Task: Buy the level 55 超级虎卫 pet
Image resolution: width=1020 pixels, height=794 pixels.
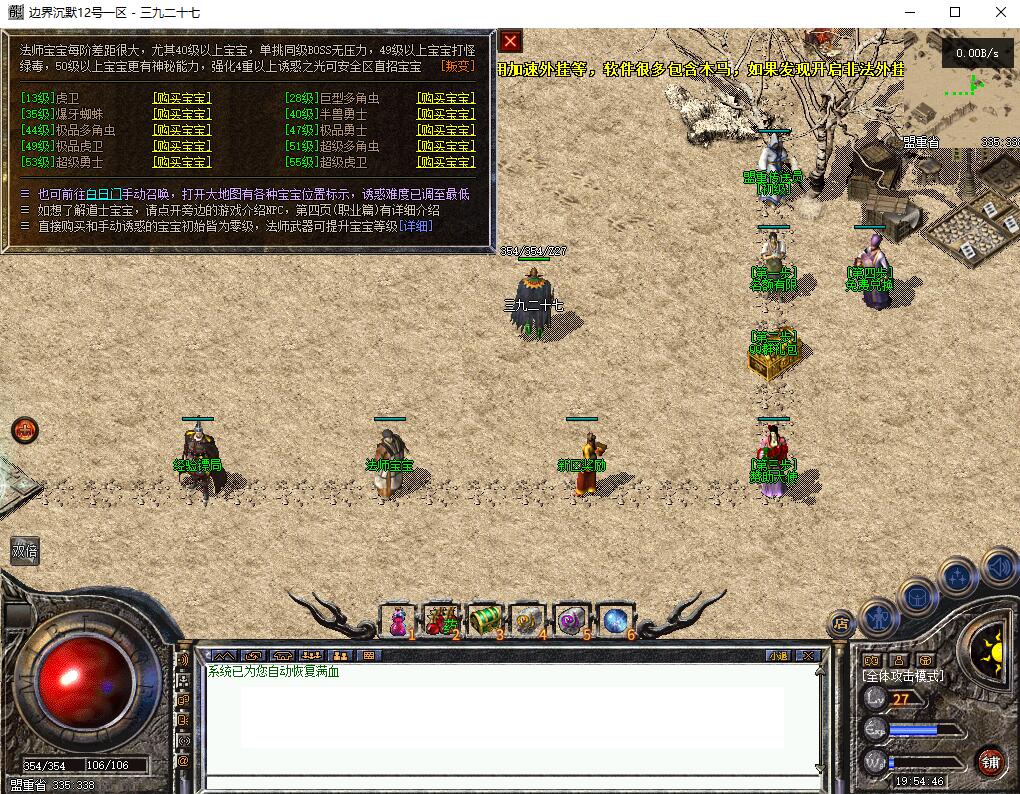Action: [x=445, y=162]
